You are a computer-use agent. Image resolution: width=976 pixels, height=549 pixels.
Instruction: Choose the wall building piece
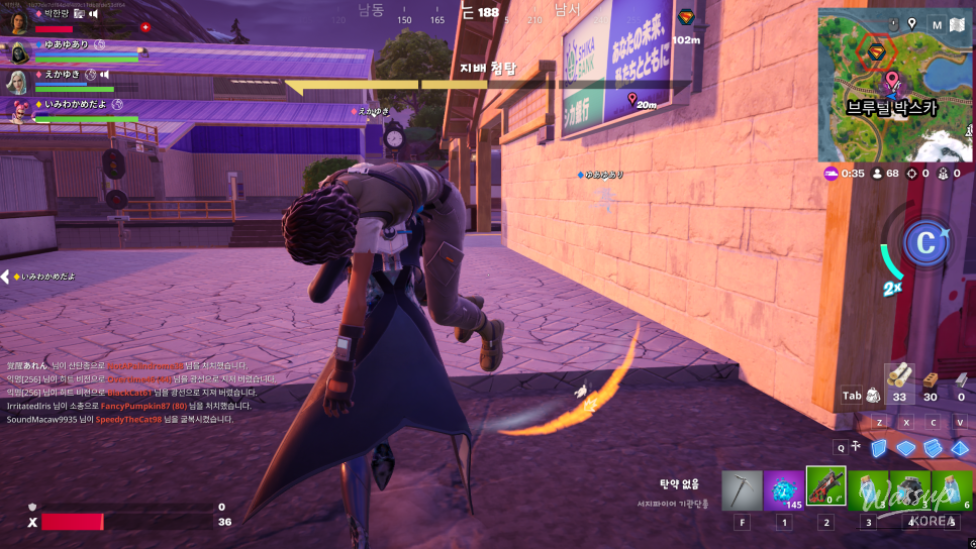pyautogui.click(x=879, y=448)
